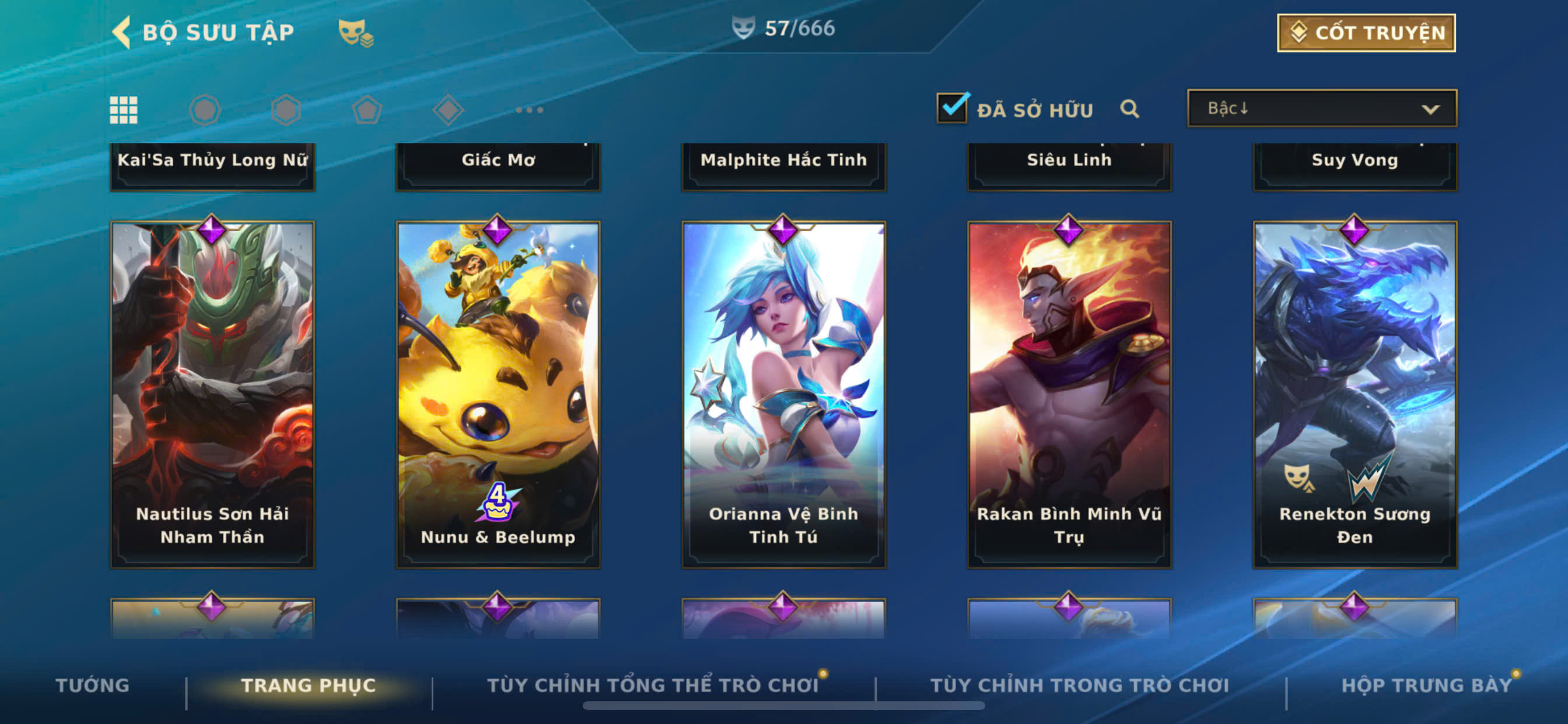Open more filters ellipsis
The height and width of the screenshot is (724, 1568).
coord(529,110)
